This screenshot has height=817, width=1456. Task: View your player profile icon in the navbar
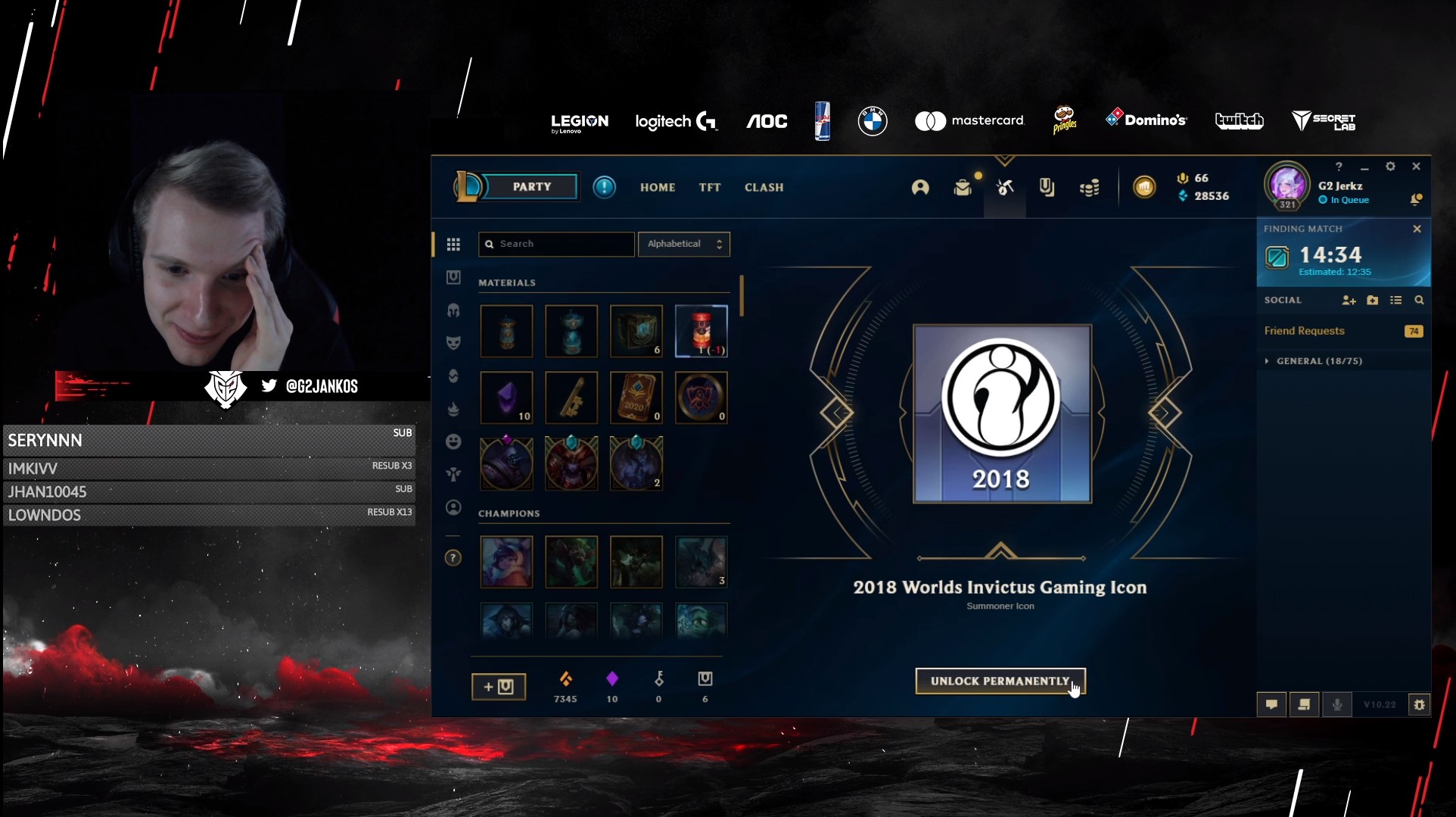click(920, 188)
